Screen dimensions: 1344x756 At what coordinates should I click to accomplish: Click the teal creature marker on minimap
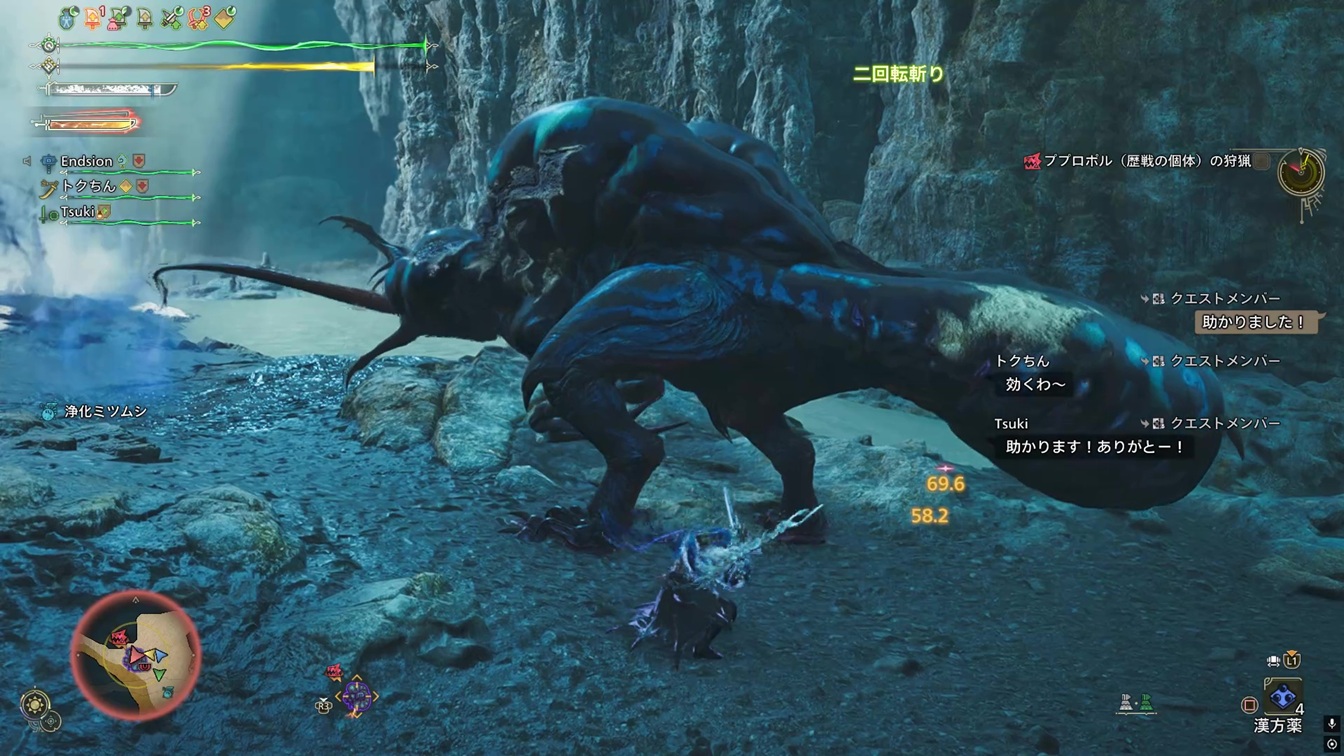pos(166,692)
